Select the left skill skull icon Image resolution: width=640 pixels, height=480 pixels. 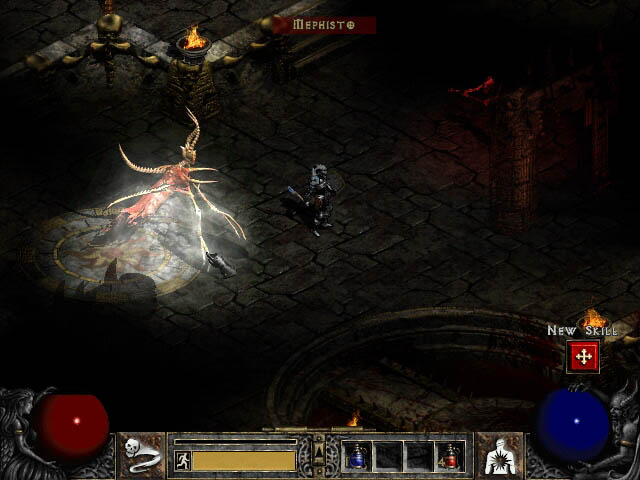[x=143, y=455]
